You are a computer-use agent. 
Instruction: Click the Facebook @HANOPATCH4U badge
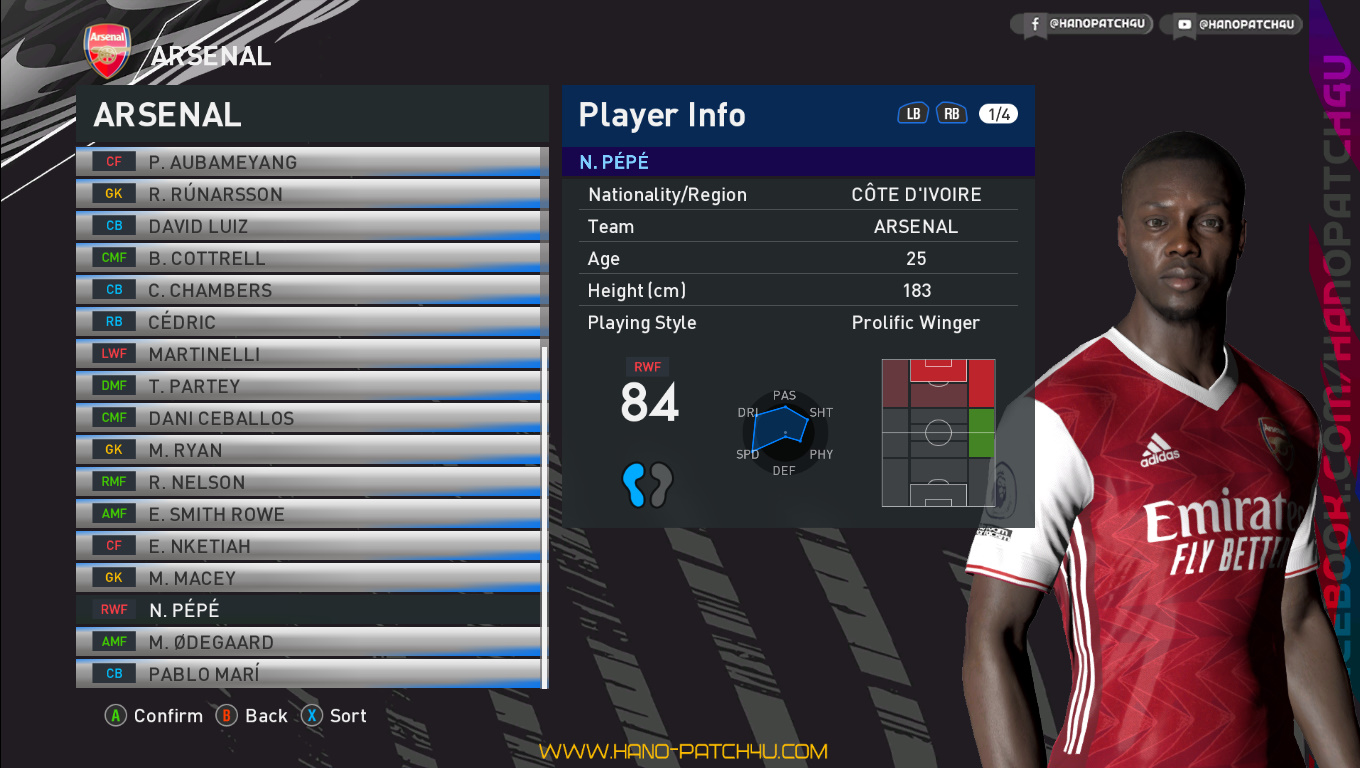pos(1085,23)
